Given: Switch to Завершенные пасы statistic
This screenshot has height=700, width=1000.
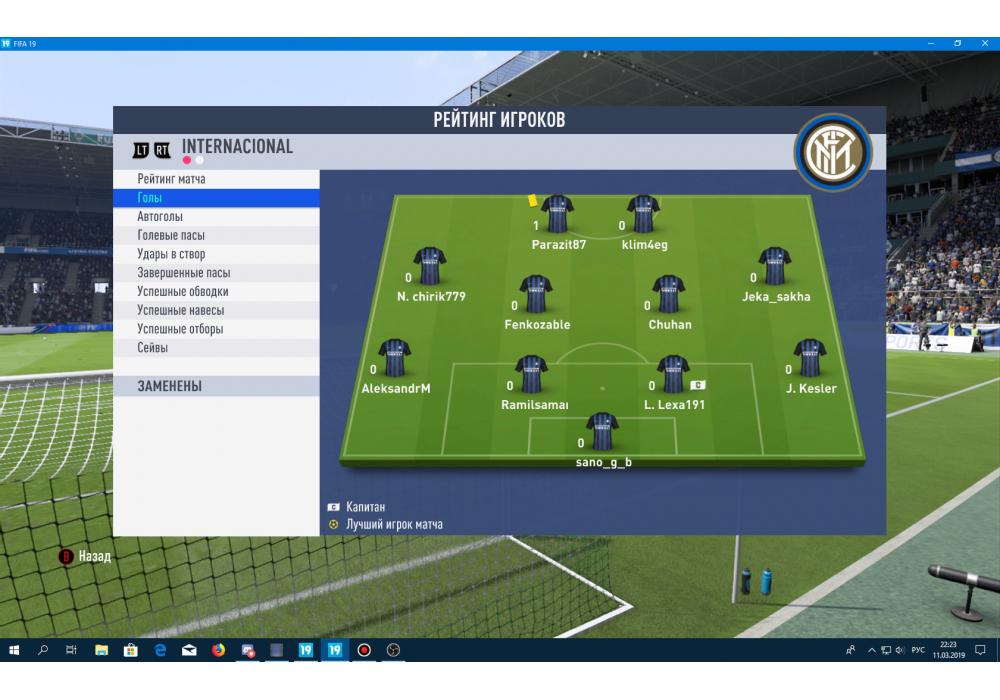Looking at the screenshot, I should pos(184,273).
